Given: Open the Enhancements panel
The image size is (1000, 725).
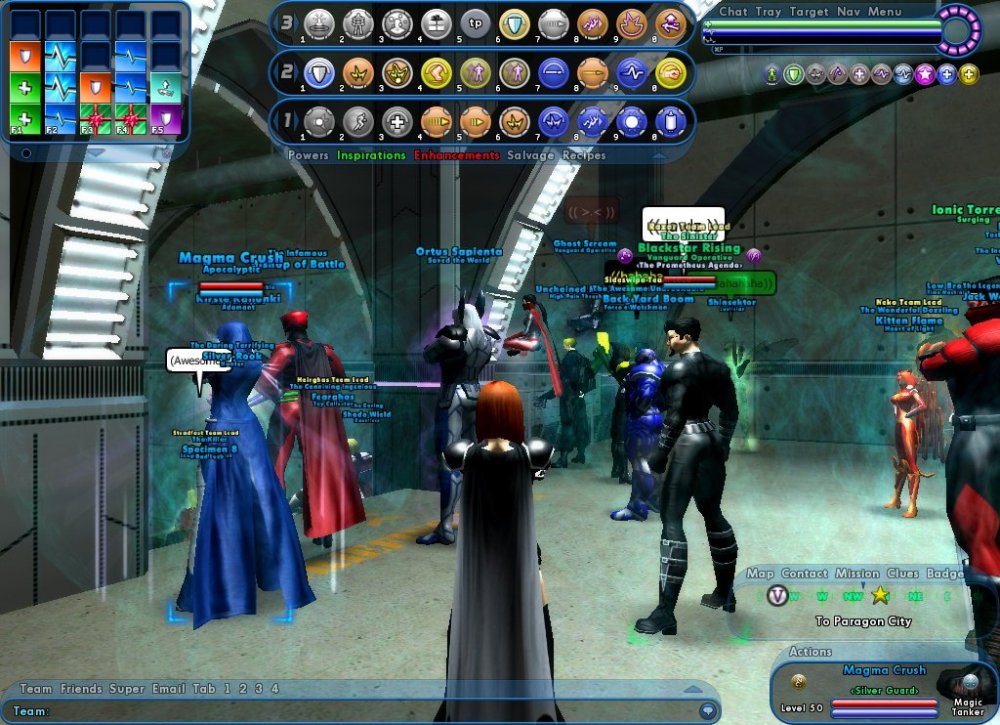Looking at the screenshot, I should (x=456, y=155).
